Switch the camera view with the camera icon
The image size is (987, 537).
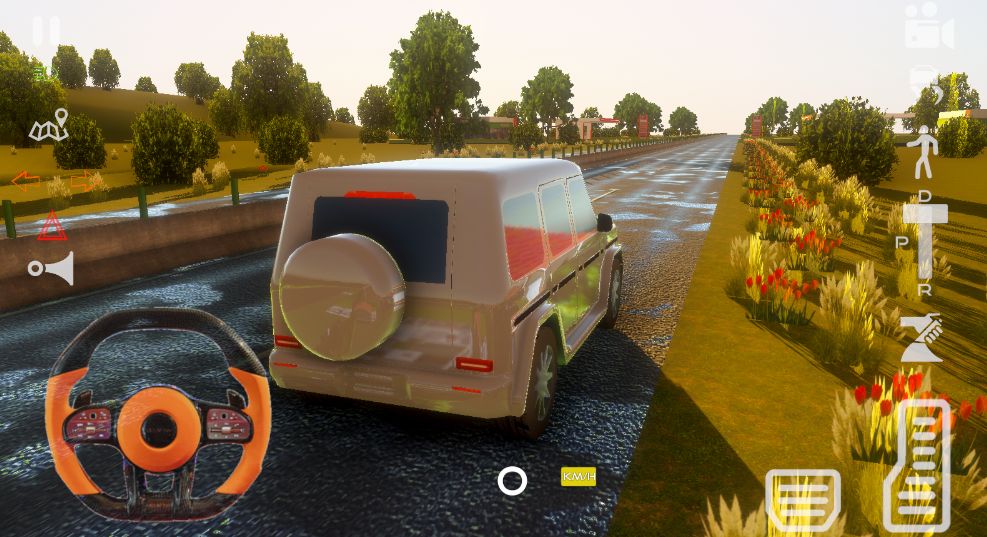(x=928, y=27)
